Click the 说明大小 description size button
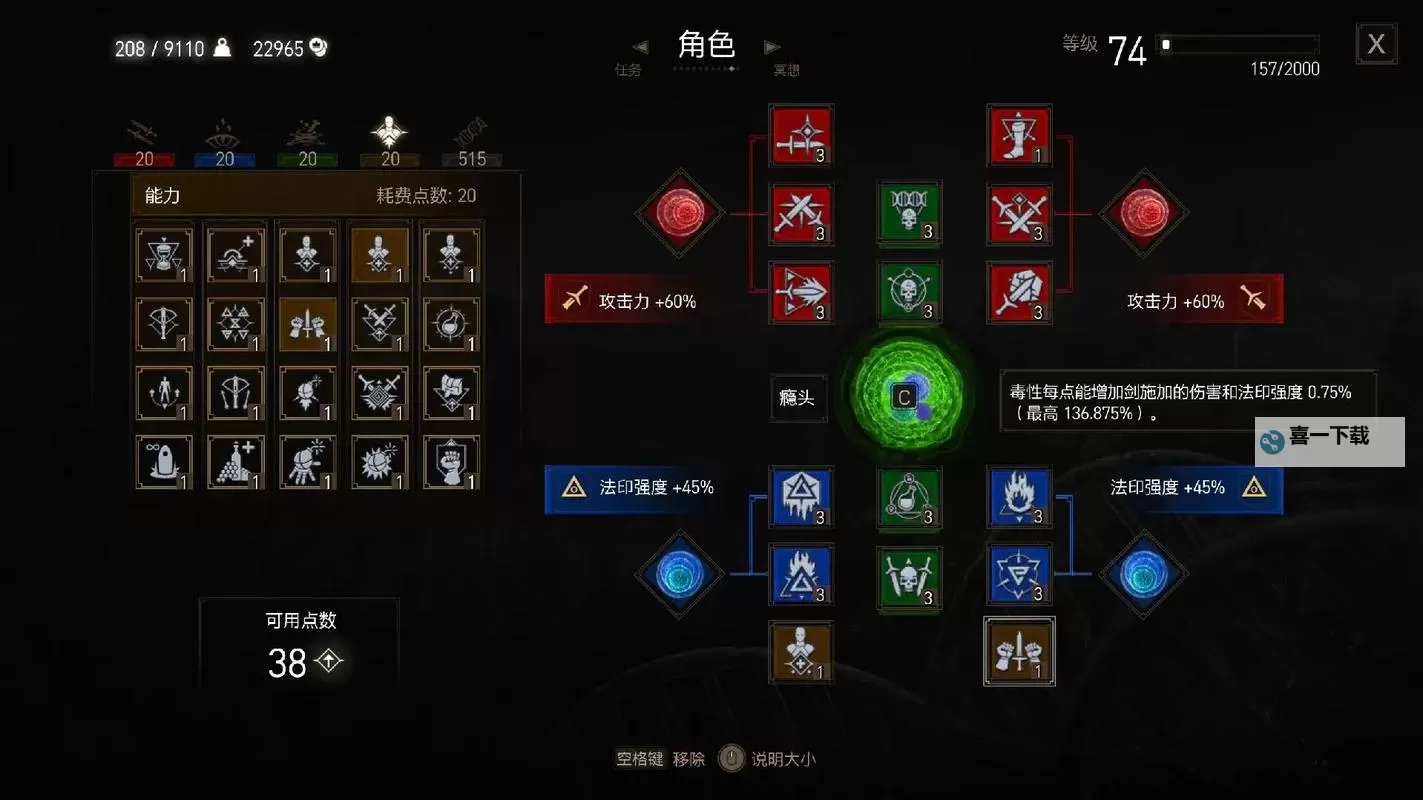 click(x=787, y=758)
